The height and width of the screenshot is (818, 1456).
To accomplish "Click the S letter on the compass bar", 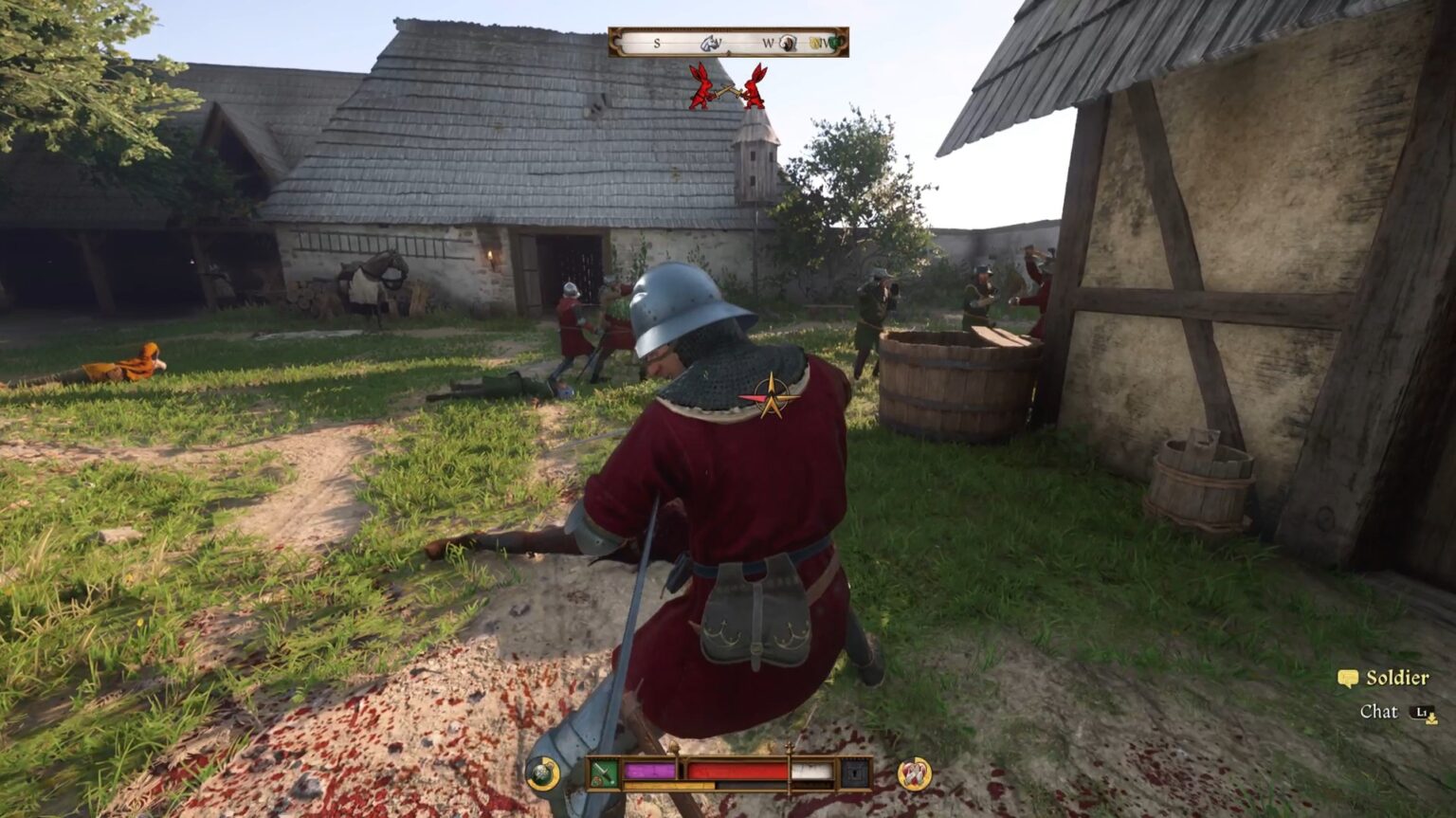I will [x=657, y=43].
